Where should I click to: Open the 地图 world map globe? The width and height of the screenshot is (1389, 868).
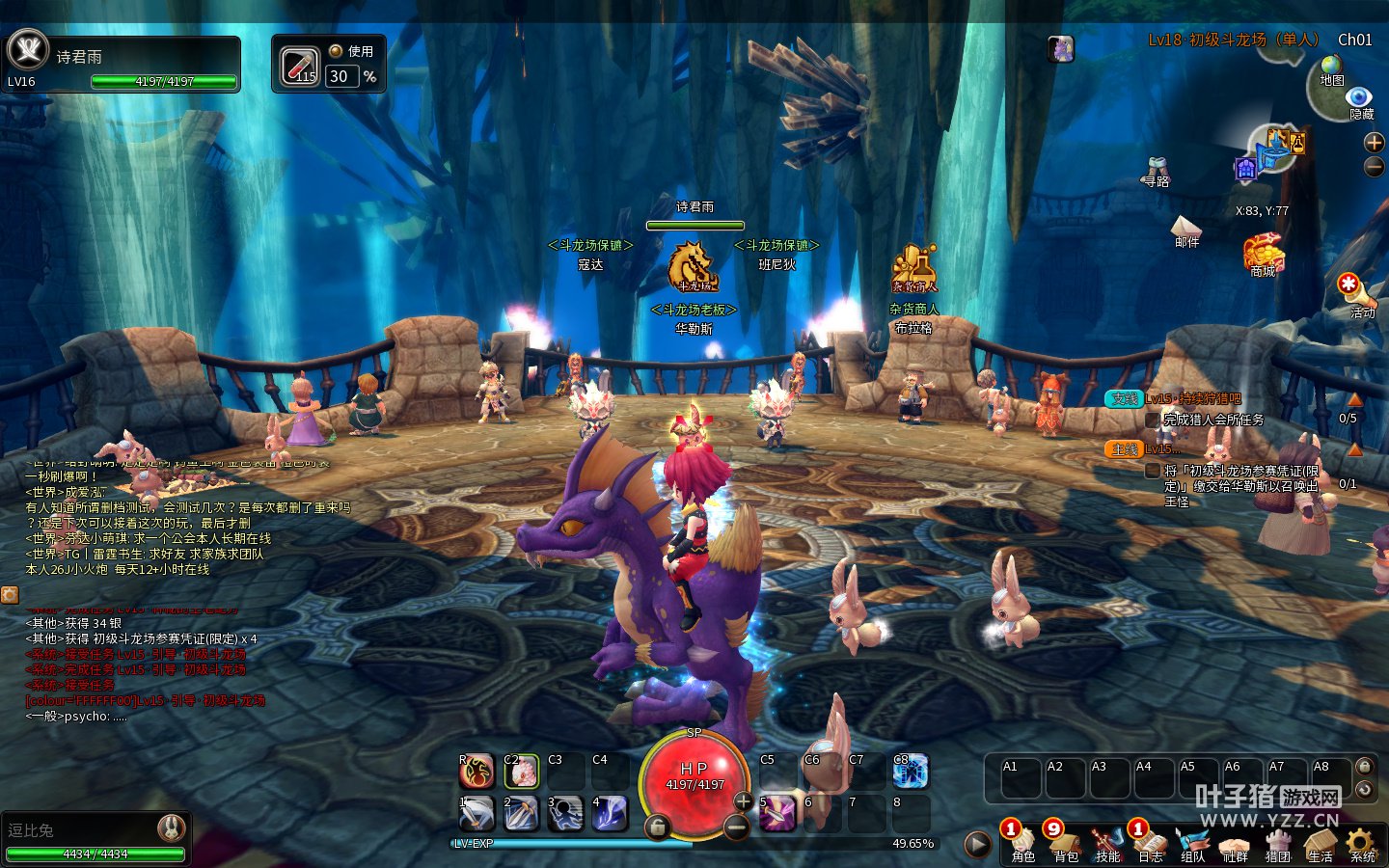click(1332, 68)
